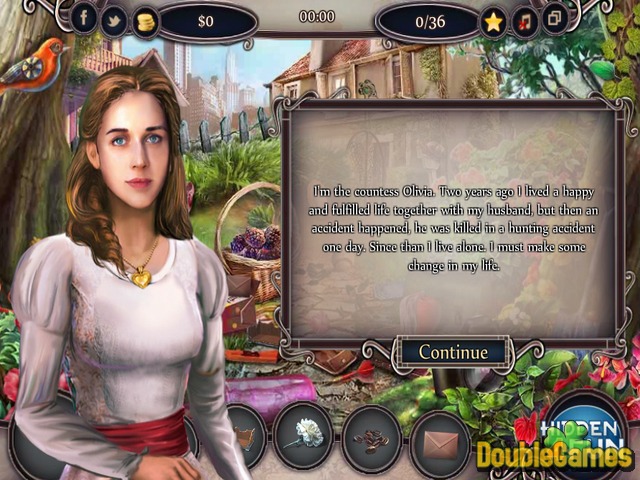Click the gold coins stack icon
The height and width of the screenshot is (480, 640).
146,19
